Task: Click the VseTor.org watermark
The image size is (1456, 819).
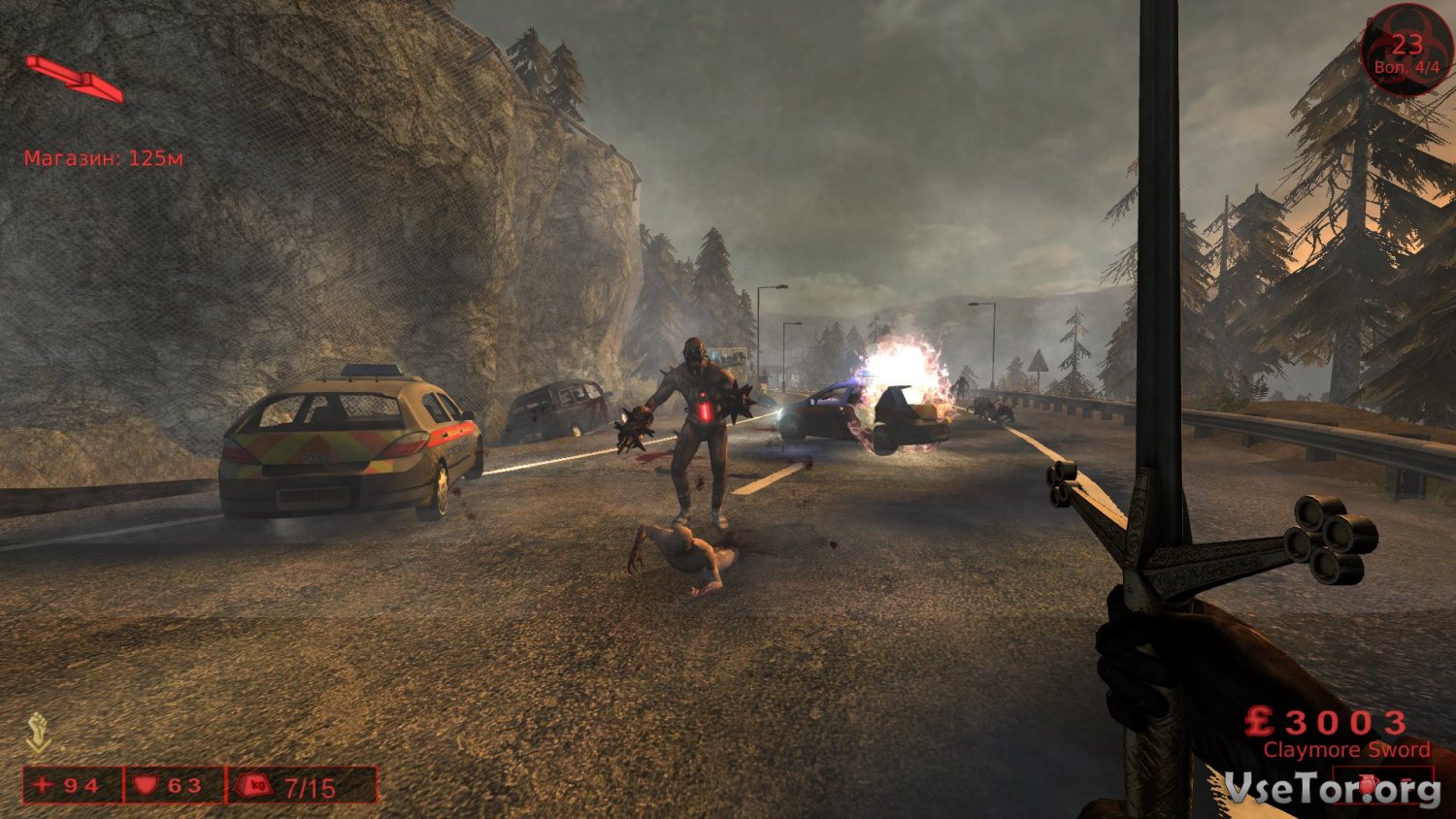Action: tap(1332, 789)
